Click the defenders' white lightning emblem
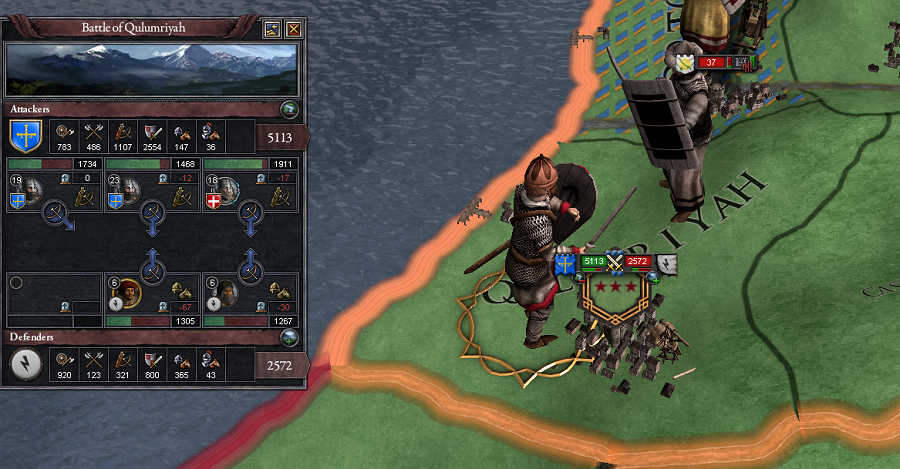The width and height of the screenshot is (900, 469). [25, 366]
